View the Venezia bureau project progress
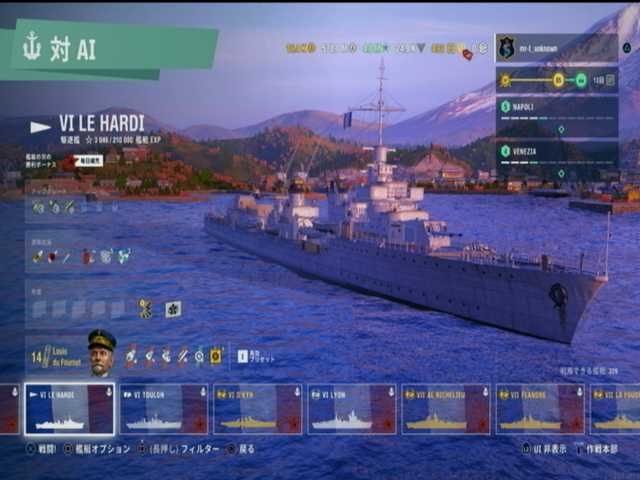The height and width of the screenshot is (480, 640). click(556, 158)
